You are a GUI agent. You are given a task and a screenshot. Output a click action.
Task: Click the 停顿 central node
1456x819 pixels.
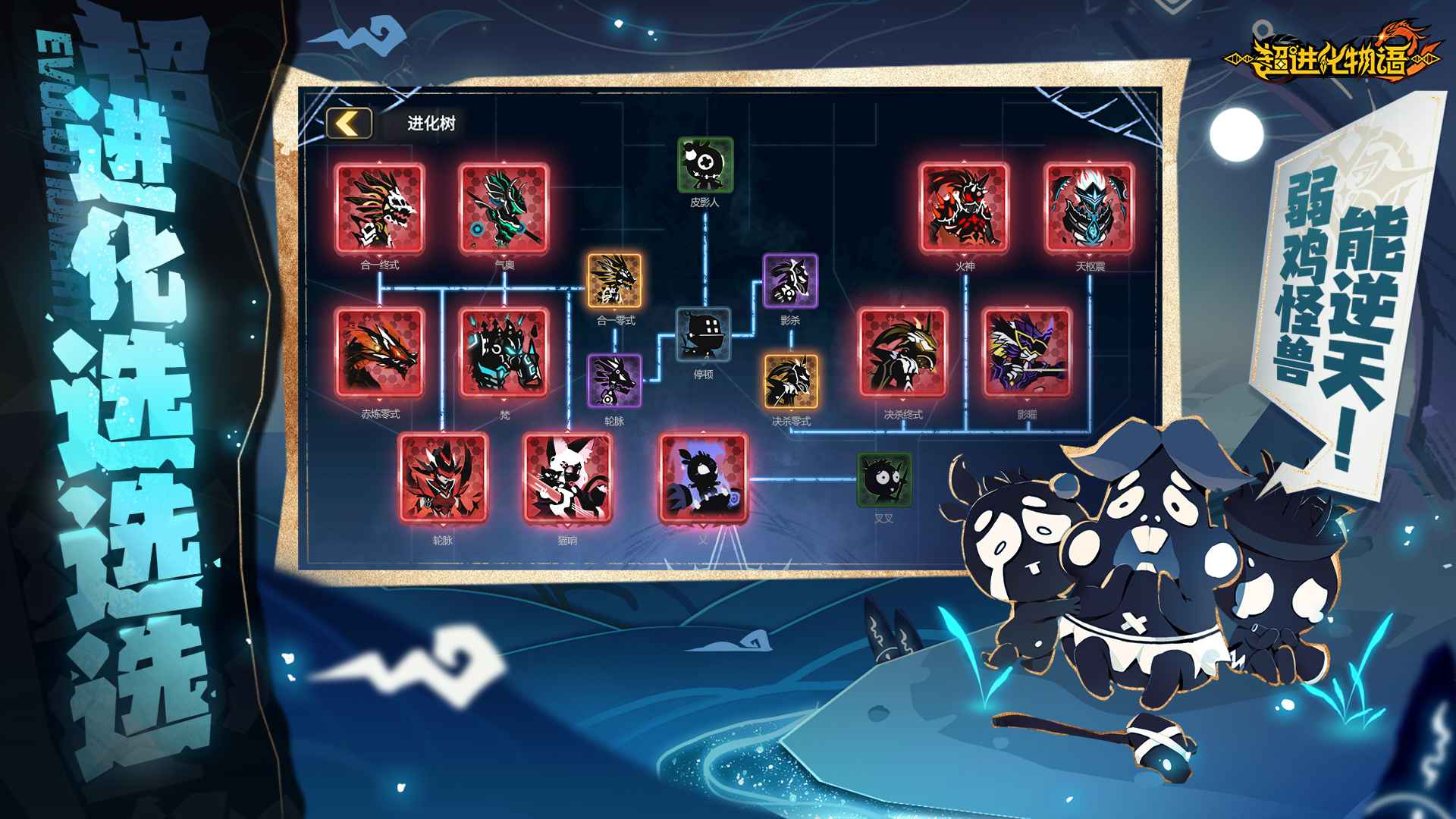[704, 334]
